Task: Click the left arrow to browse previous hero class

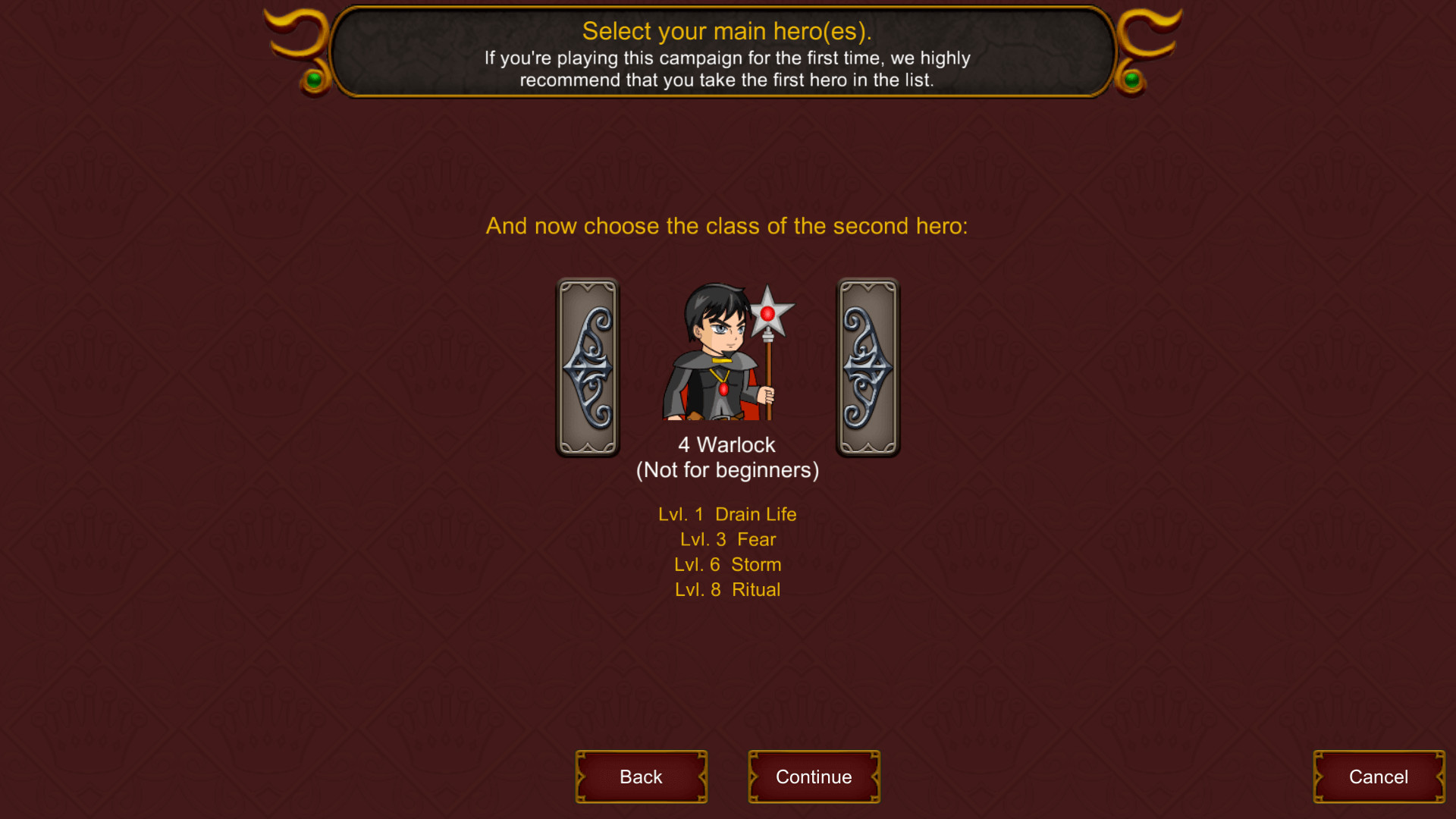Action: pyautogui.click(x=588, y=366)
